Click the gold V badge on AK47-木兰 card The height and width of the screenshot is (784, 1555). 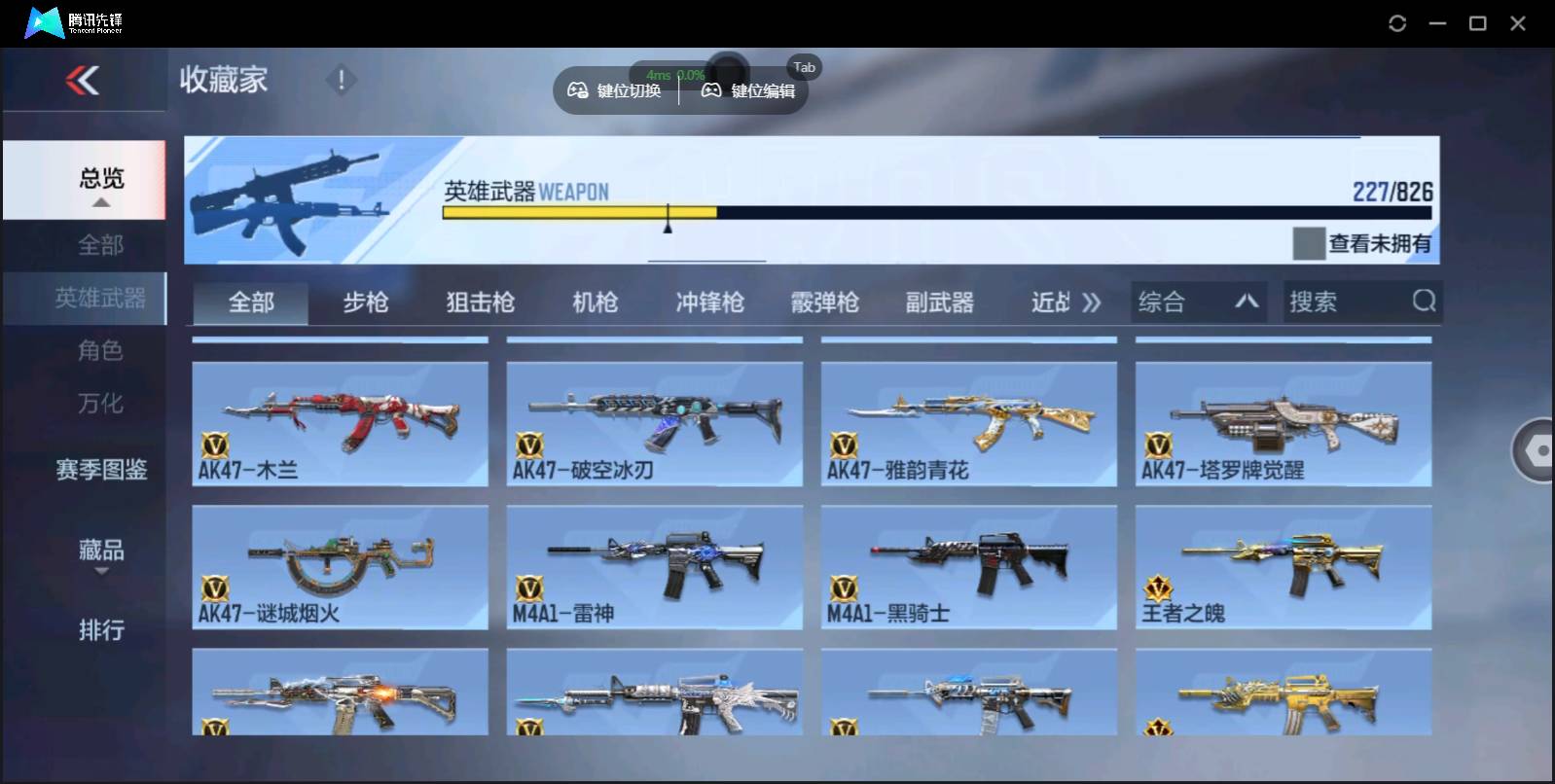(216, 445)
